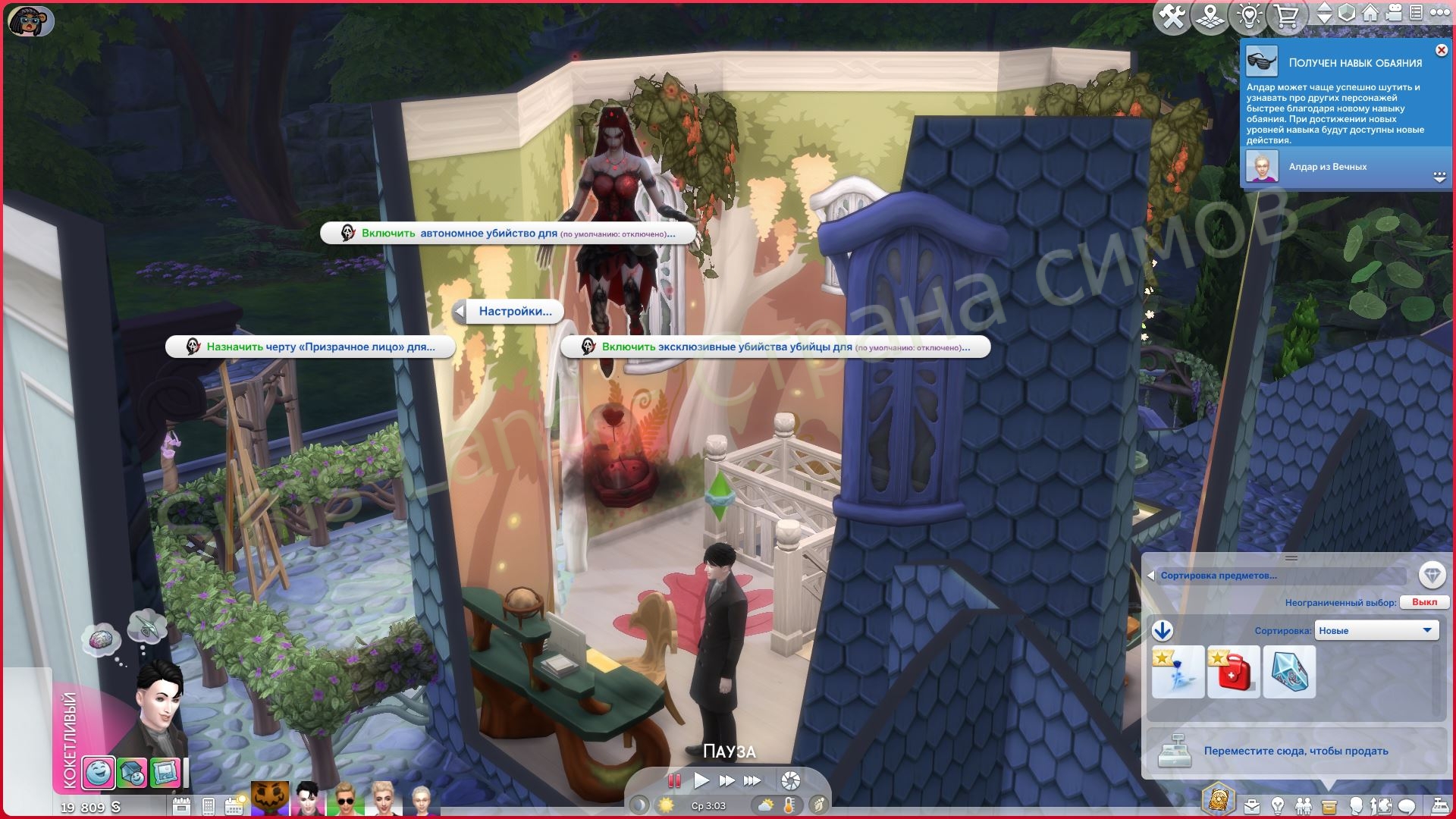Toggle the Выкл switch for Неограниченный выбор

(1429, 601)
